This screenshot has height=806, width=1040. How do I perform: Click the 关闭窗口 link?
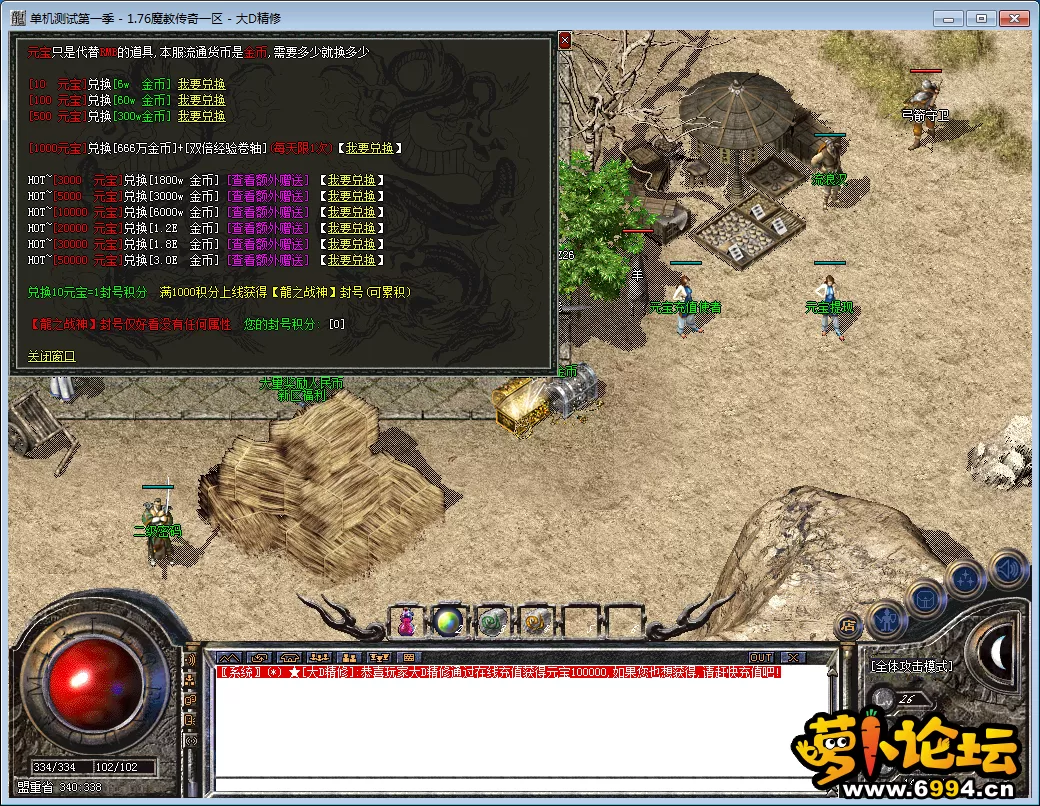tap(51, 356)
